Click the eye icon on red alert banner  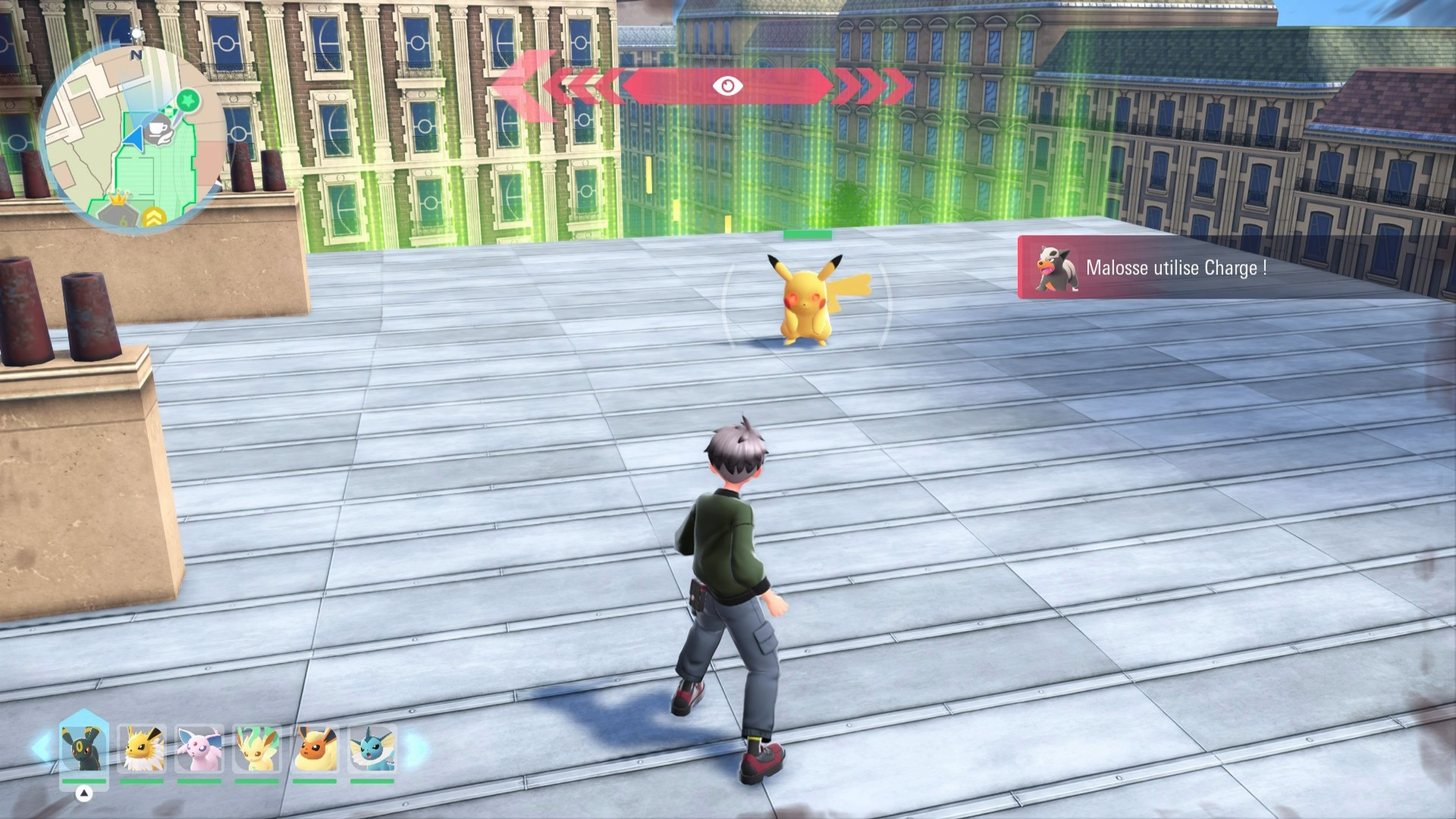(x=727, y=86)
